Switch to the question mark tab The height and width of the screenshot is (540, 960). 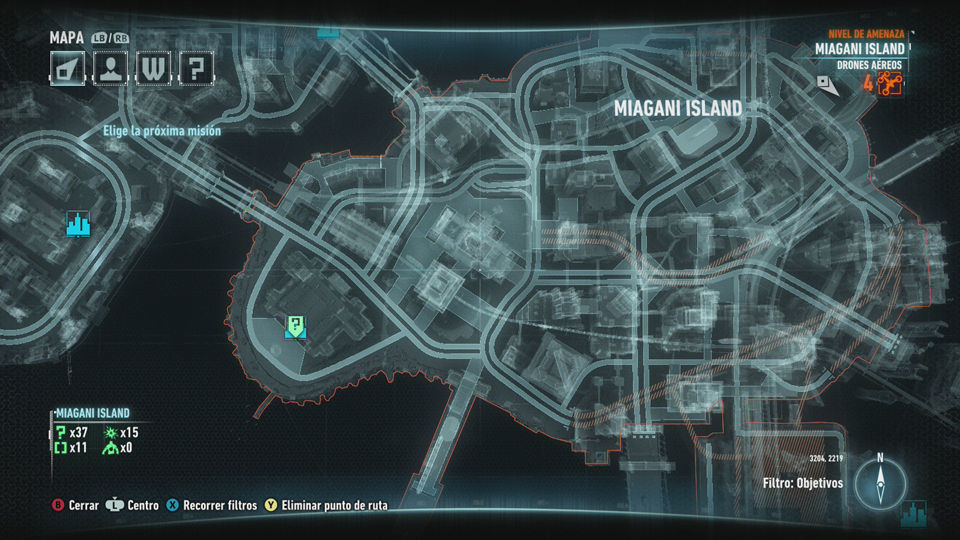tap(196, 68)
